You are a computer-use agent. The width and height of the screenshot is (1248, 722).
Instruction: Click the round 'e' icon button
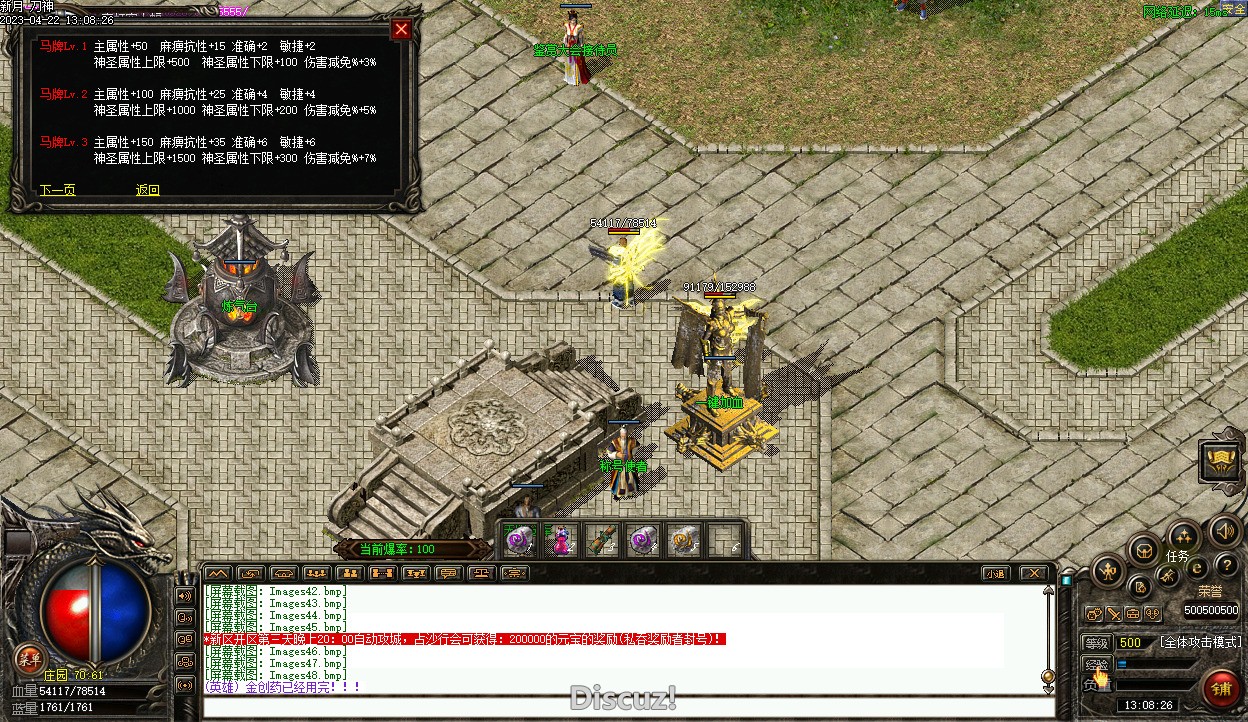tap(1196, 569)
